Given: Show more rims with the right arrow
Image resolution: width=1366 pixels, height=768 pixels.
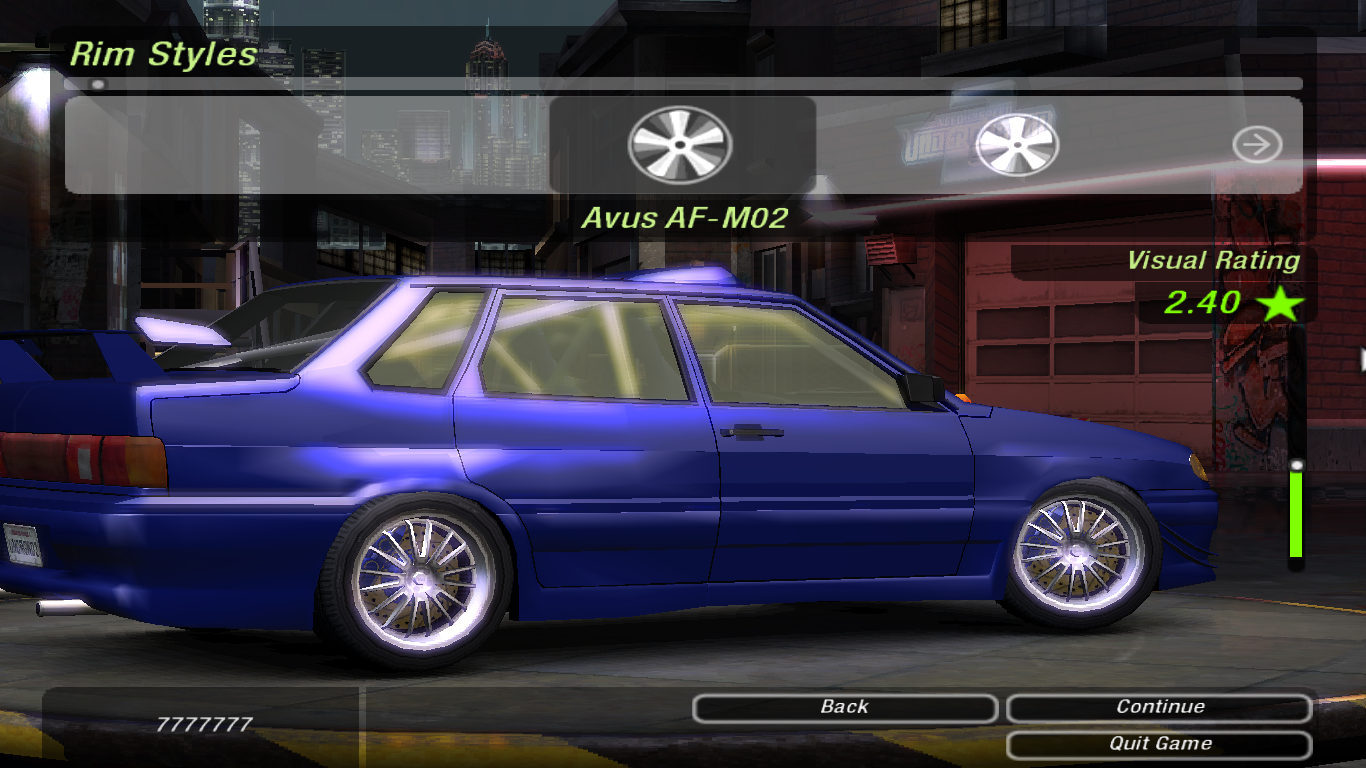Looking at the screenshot, I should point(1257,145).
